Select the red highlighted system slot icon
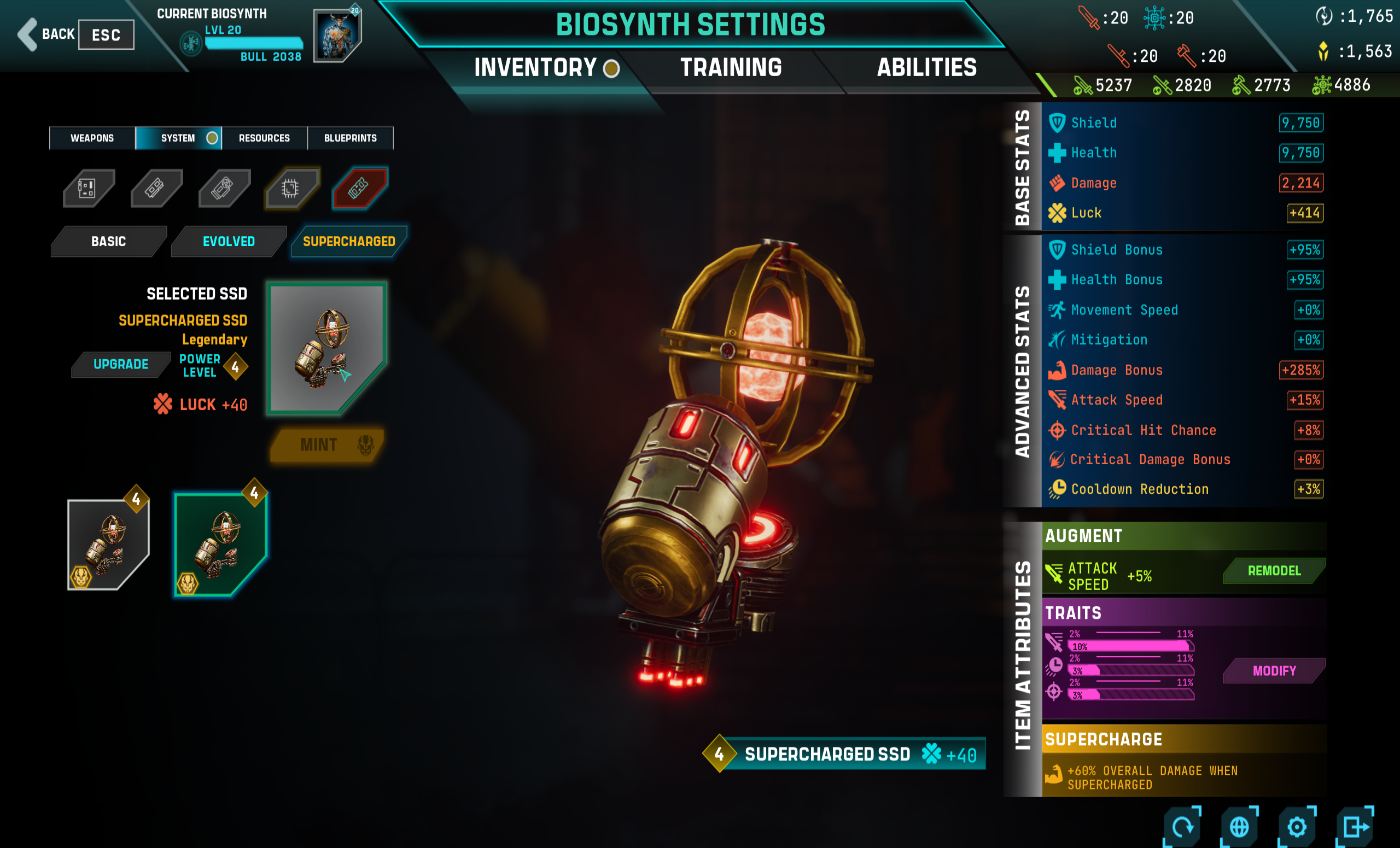 [x=359, y=188]
